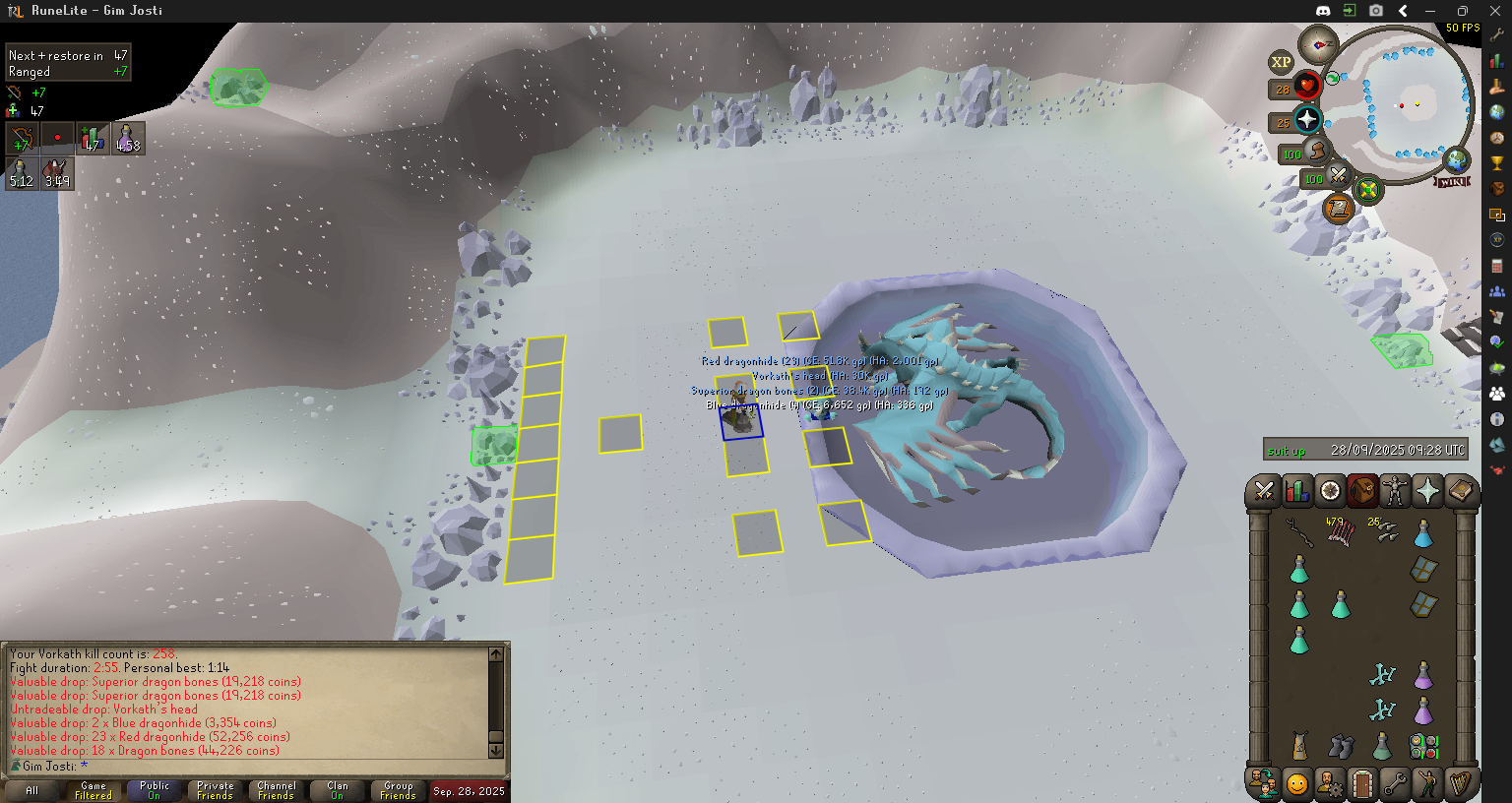Open the Worn Equipment tab
This screenshot has height=803, width=1512.
click(1395, 490)
